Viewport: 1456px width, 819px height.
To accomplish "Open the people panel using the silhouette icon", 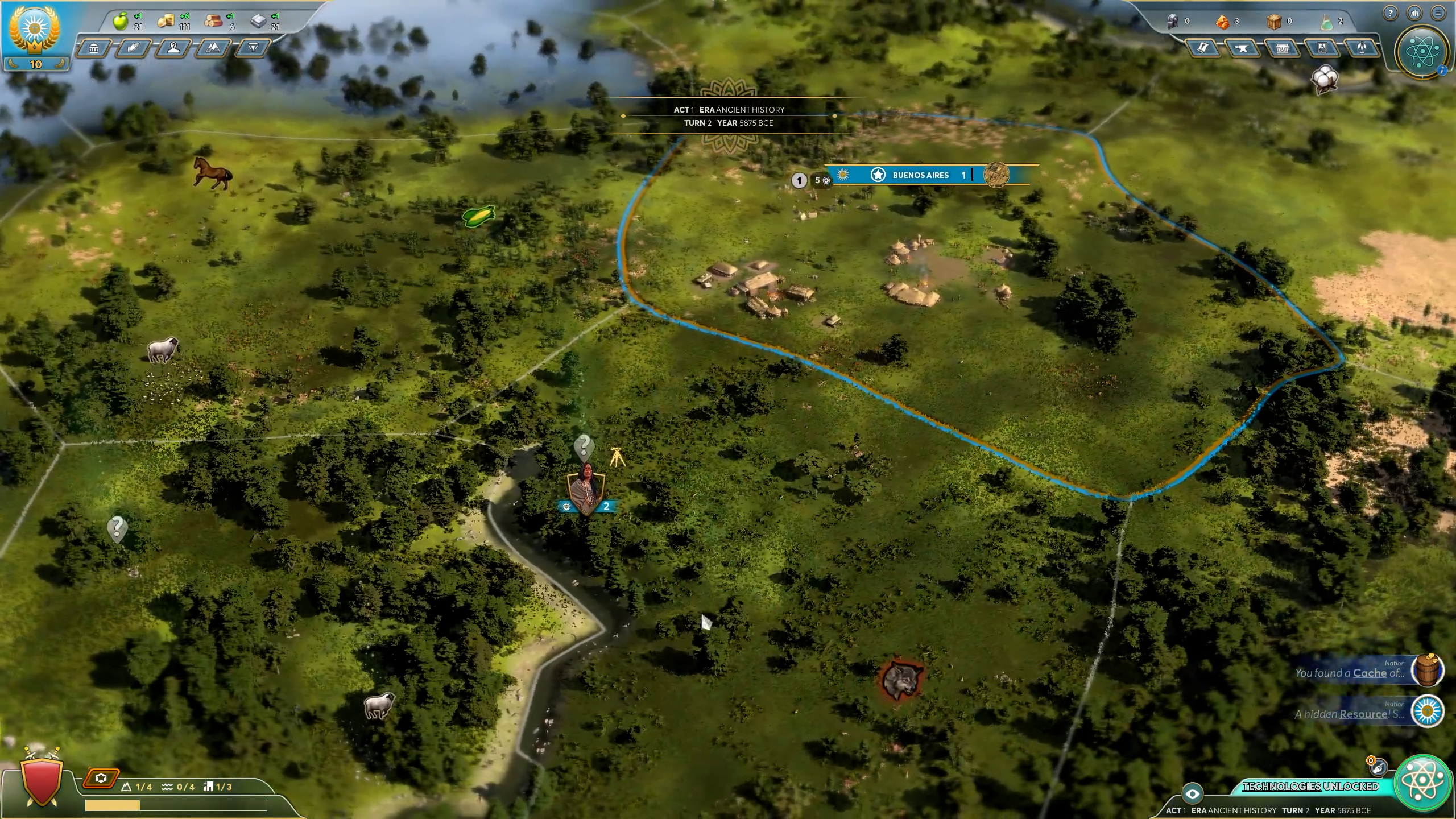I will [x=173, y=49].
